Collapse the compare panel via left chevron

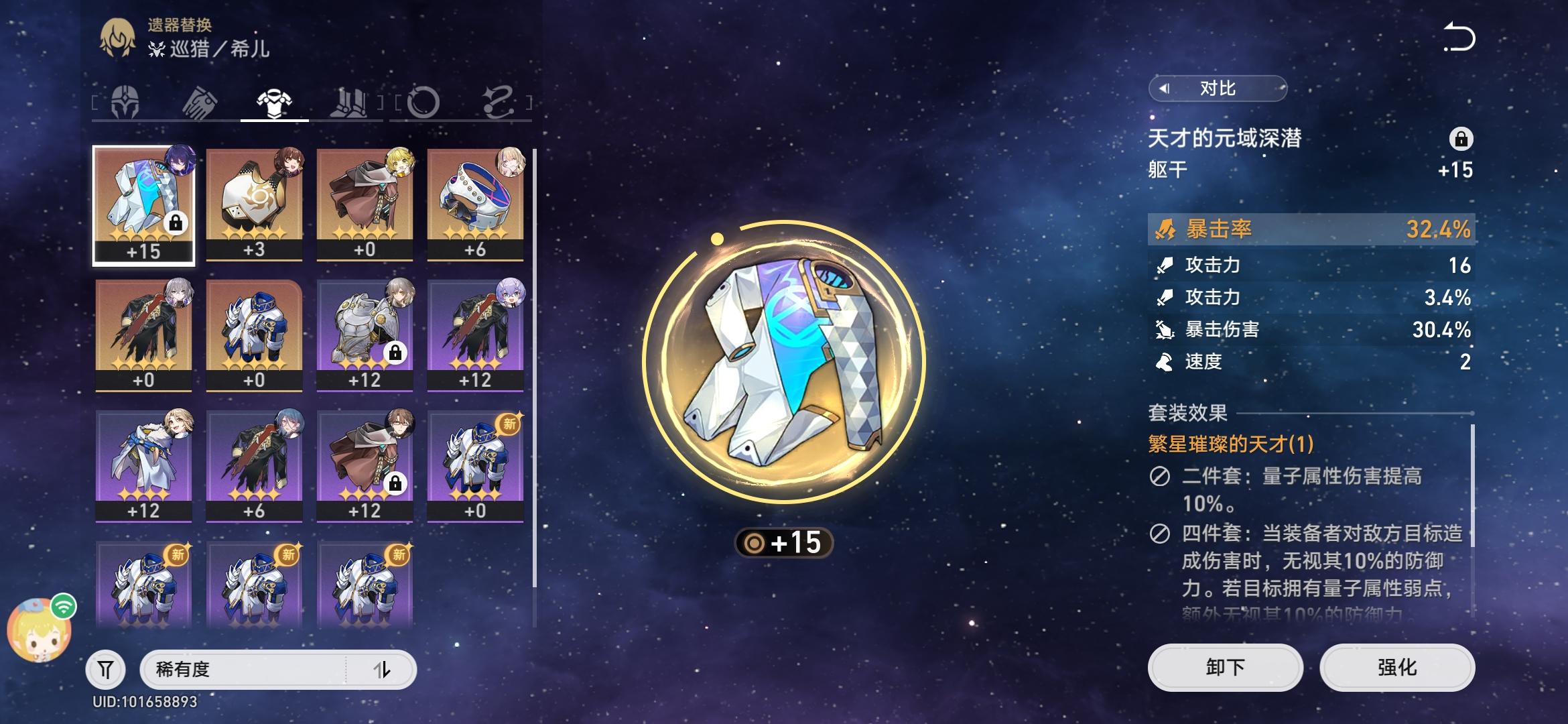pyautogui.click(x=1163, y=87)
